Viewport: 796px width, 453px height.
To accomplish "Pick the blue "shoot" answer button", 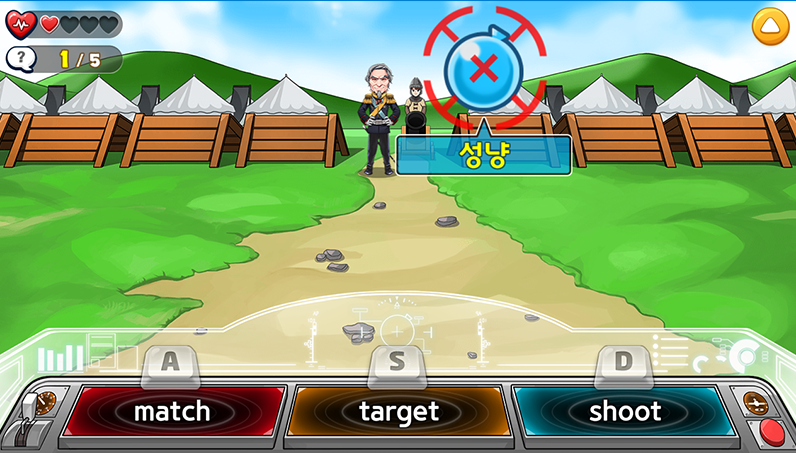I will 624,411.
